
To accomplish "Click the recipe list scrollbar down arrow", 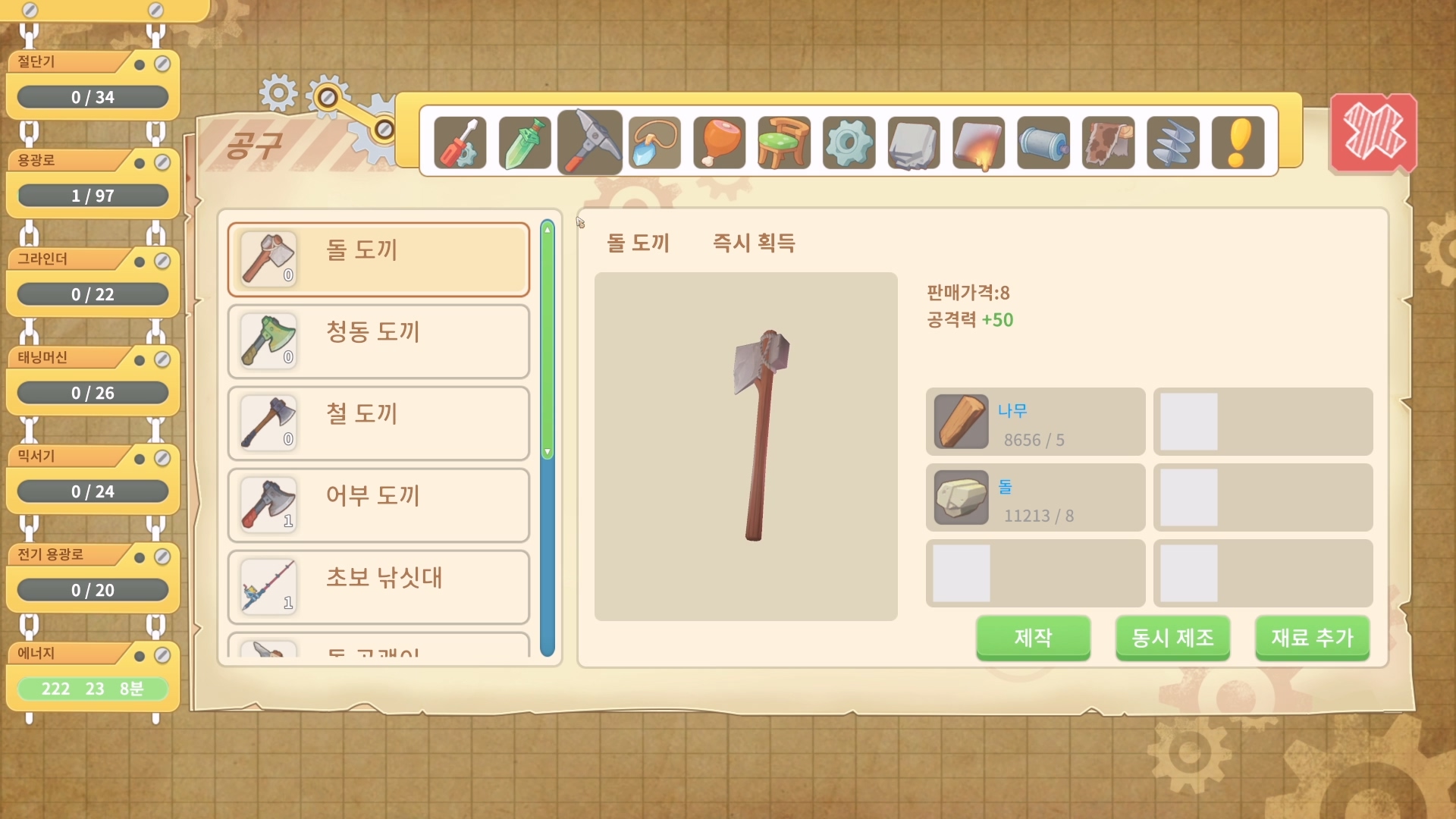I will click(x=548, y=452).
